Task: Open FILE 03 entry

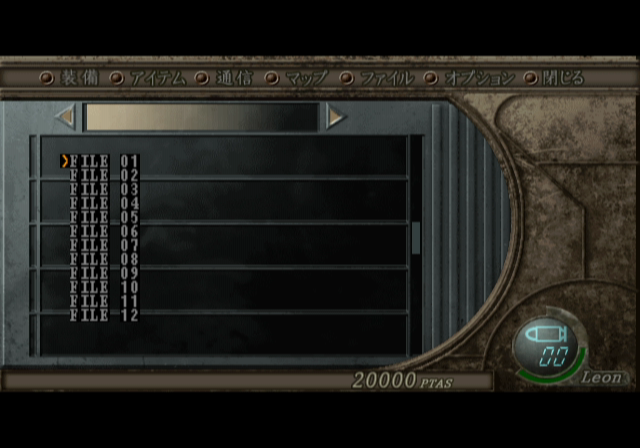Action: click(104, 189)
